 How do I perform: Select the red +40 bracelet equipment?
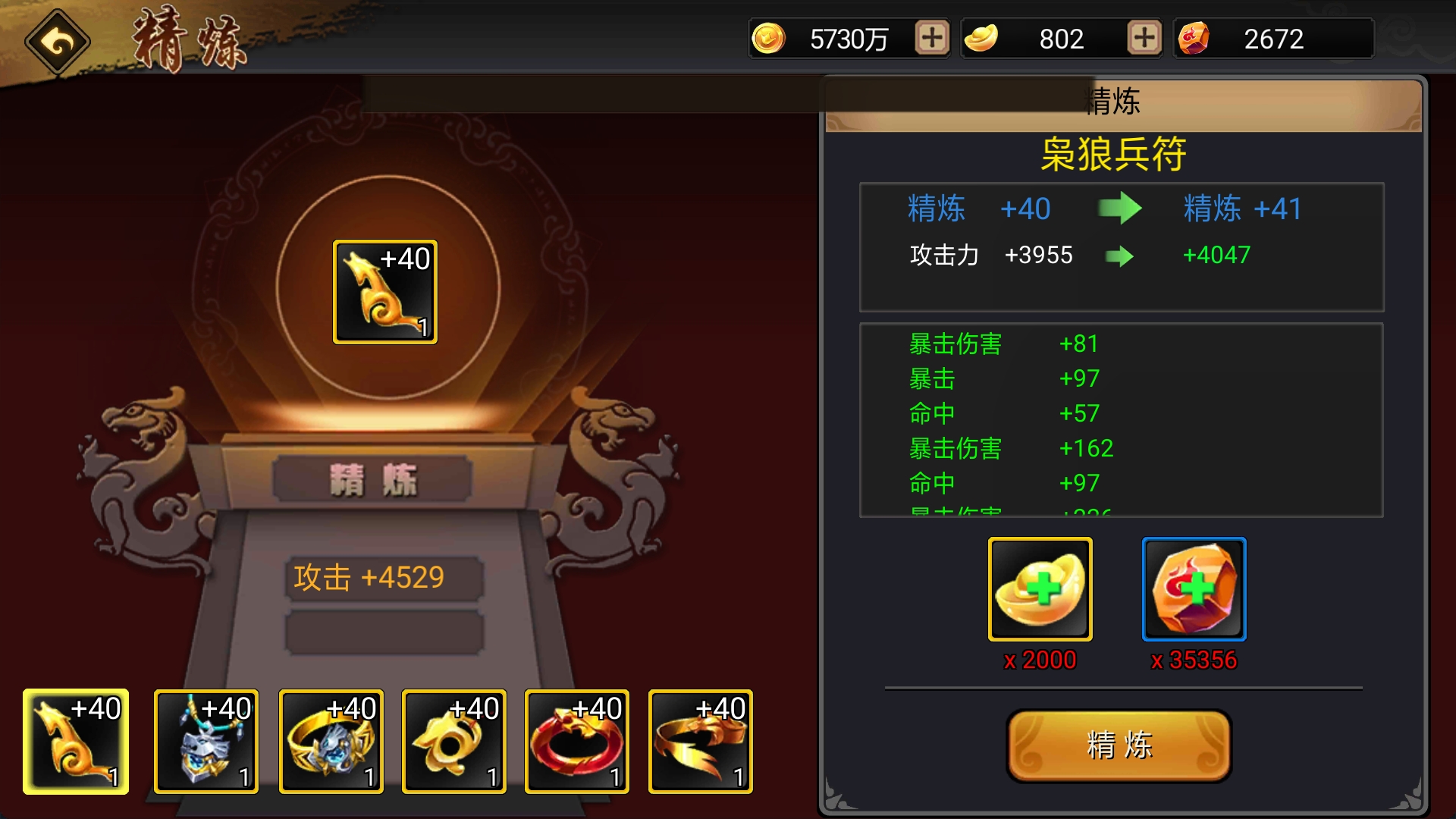578,742
